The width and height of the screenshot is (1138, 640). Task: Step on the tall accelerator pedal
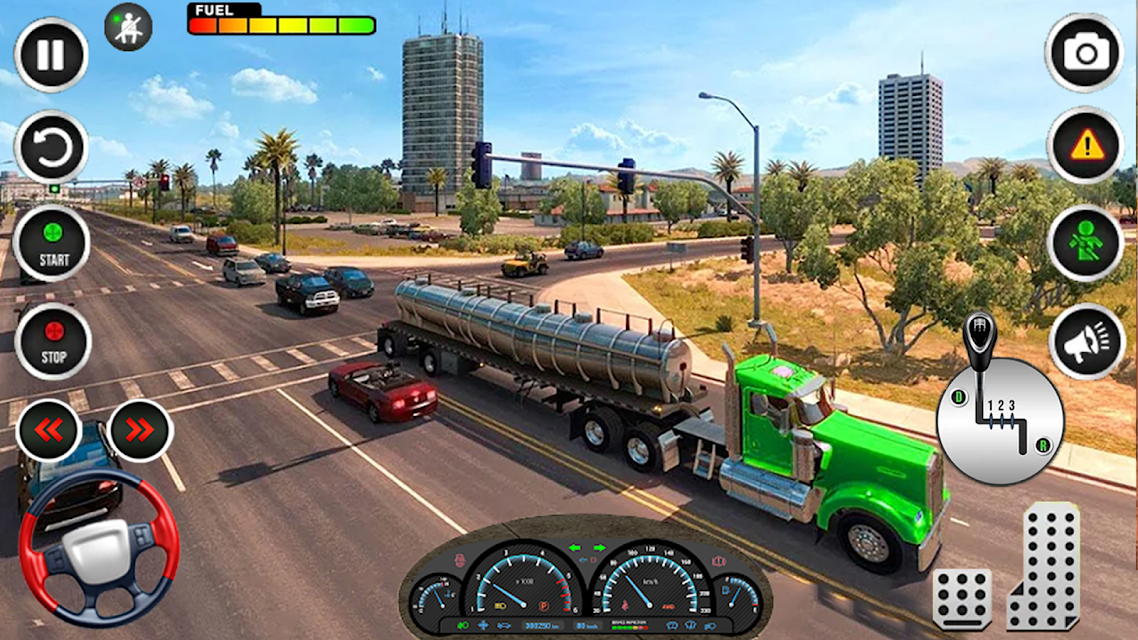(x=1043, y=565)
